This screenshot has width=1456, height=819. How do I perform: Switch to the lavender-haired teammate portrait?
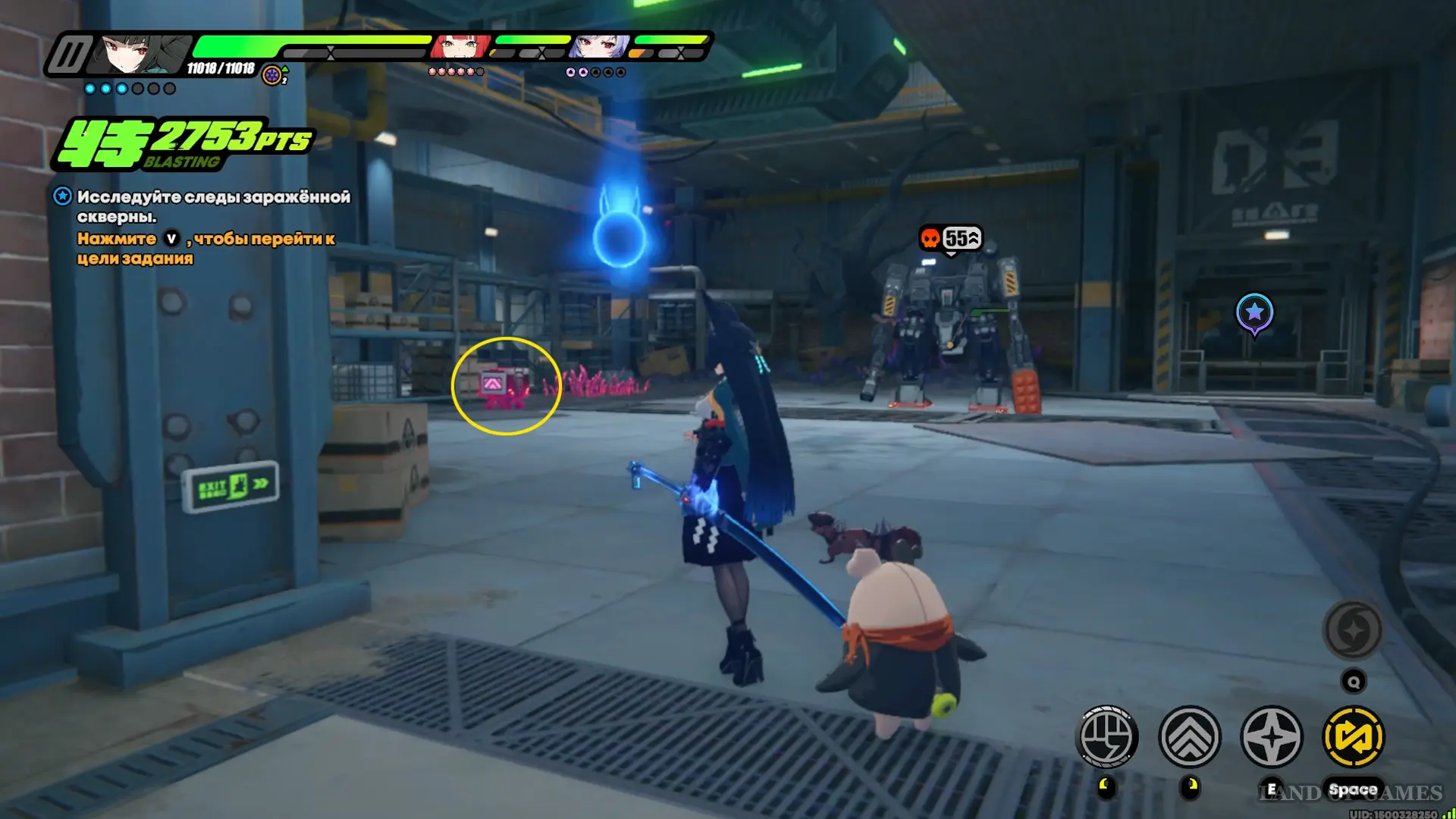click(599, 47)
